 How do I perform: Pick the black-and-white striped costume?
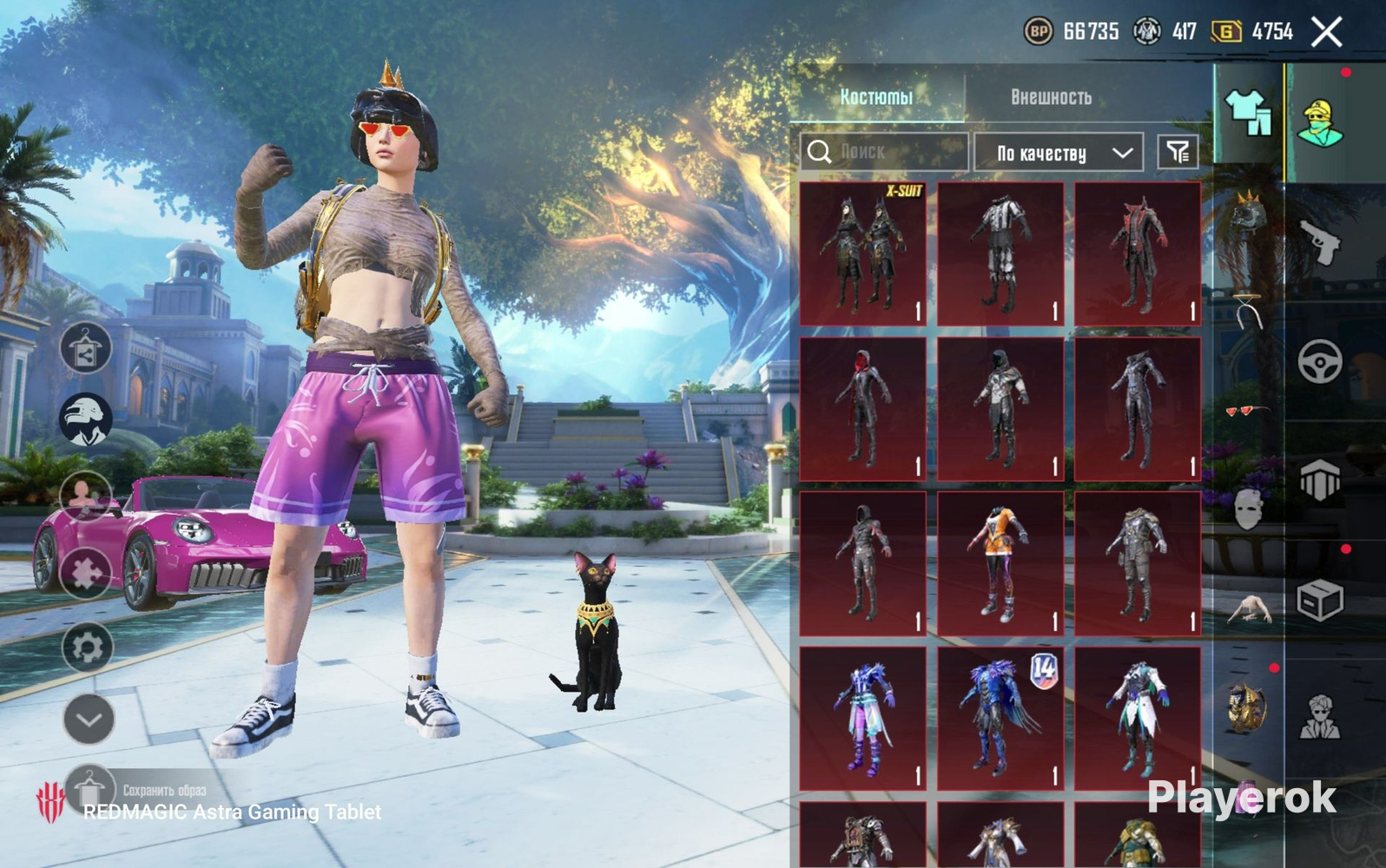click(x=1000, y=253)
